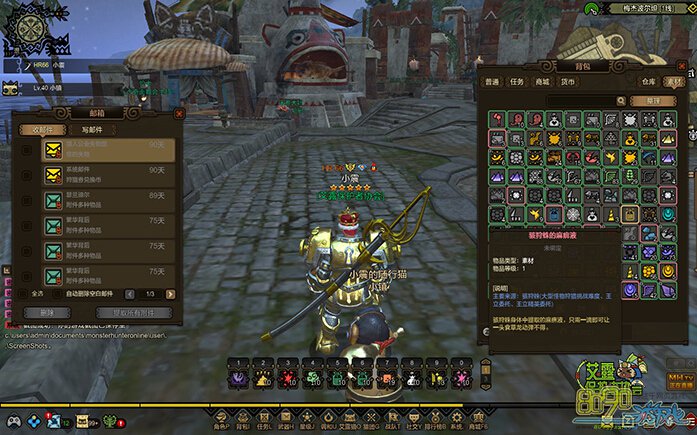The width and height of the screenshot is (697, 435).
Task: Open the 任务 bag tab
Action: (x=518, y=82)
